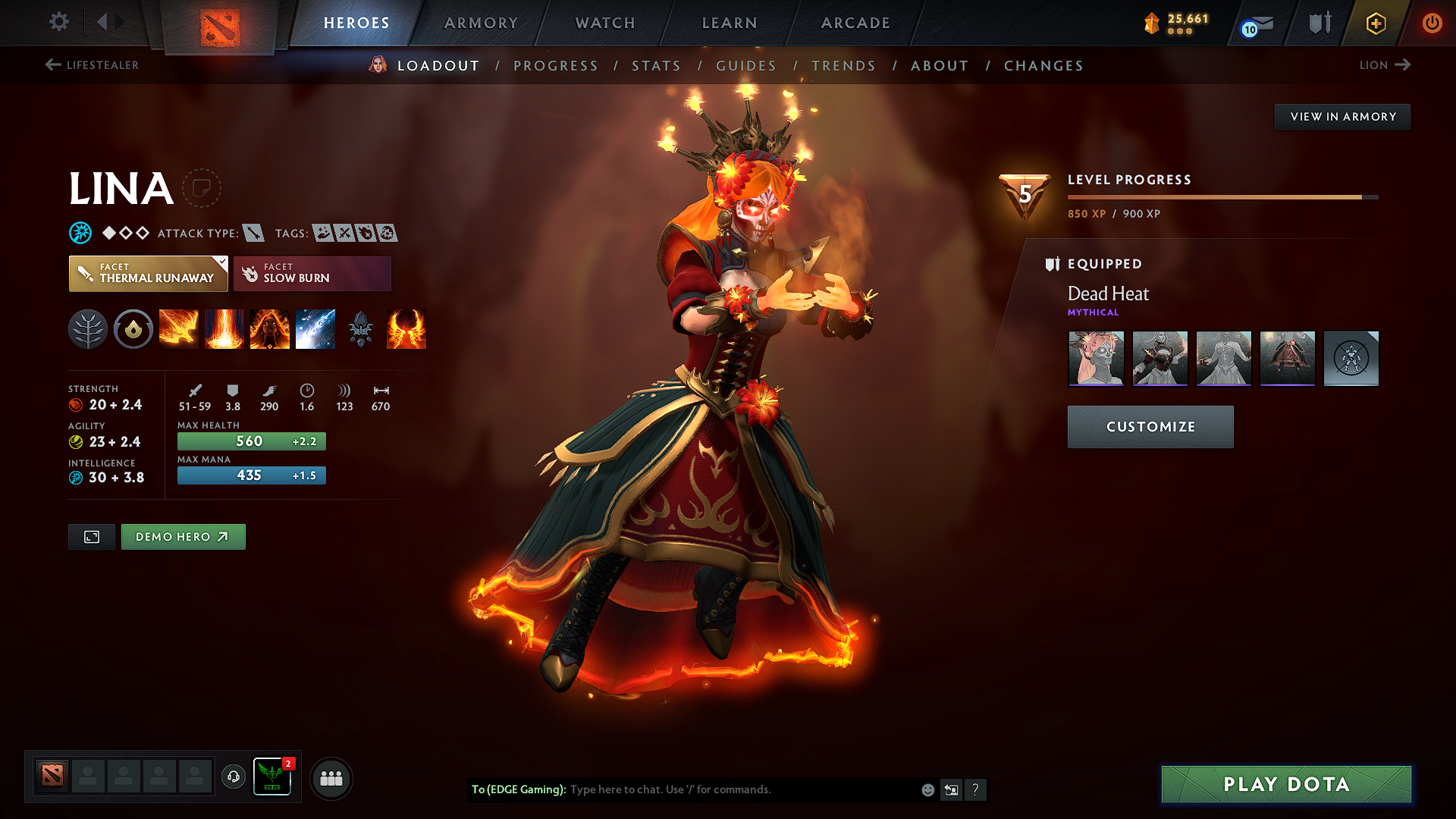Switch to the STATS tab
The height and width of the screenshot is (819, 1456).
pos(657,66)
